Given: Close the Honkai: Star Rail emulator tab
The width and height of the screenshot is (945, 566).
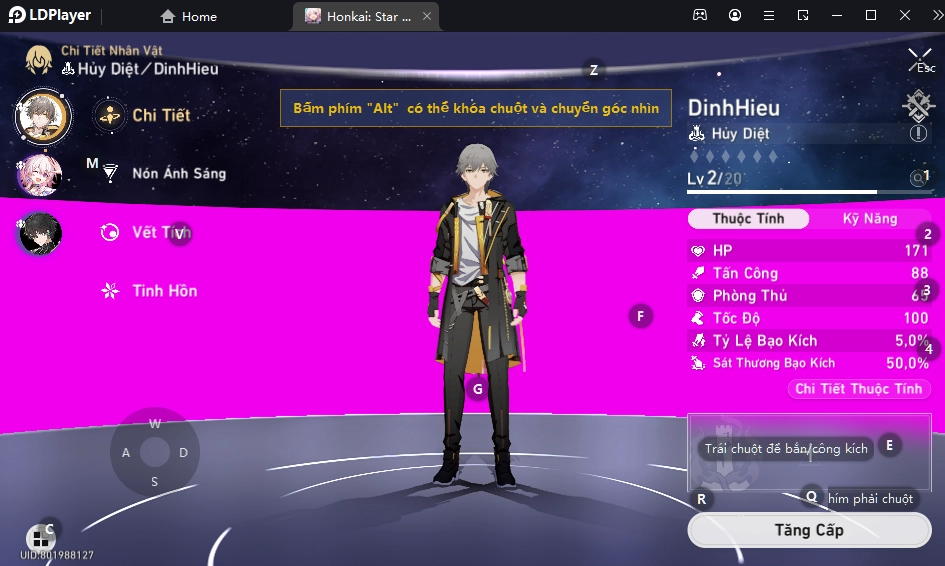Looking at the screenshot, I should [427, 16].
